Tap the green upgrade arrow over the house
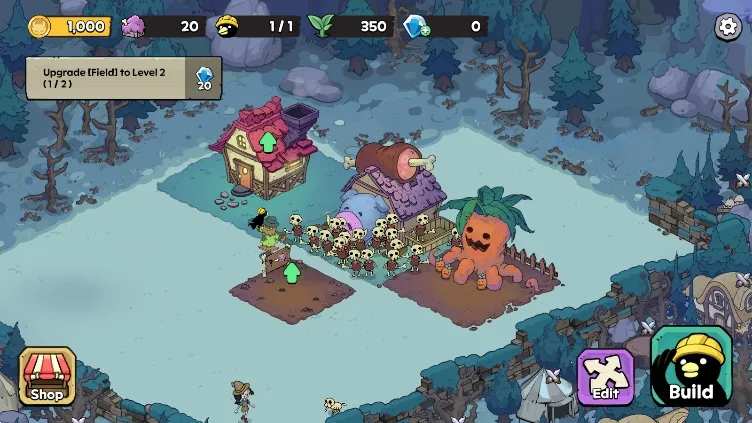Screen dimensions: 752x423 [268, 141]
